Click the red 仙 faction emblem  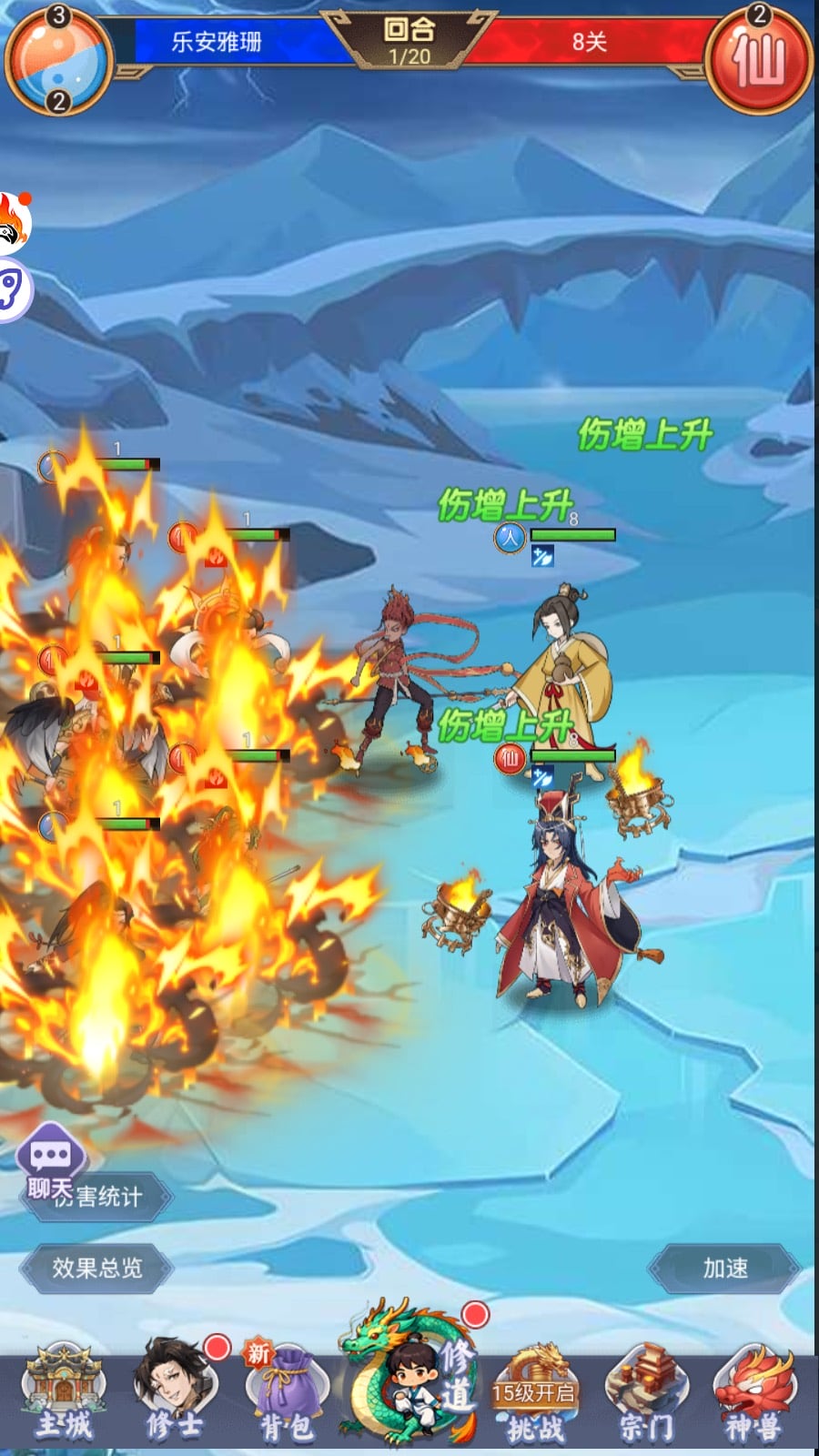[x=759, y=60]
